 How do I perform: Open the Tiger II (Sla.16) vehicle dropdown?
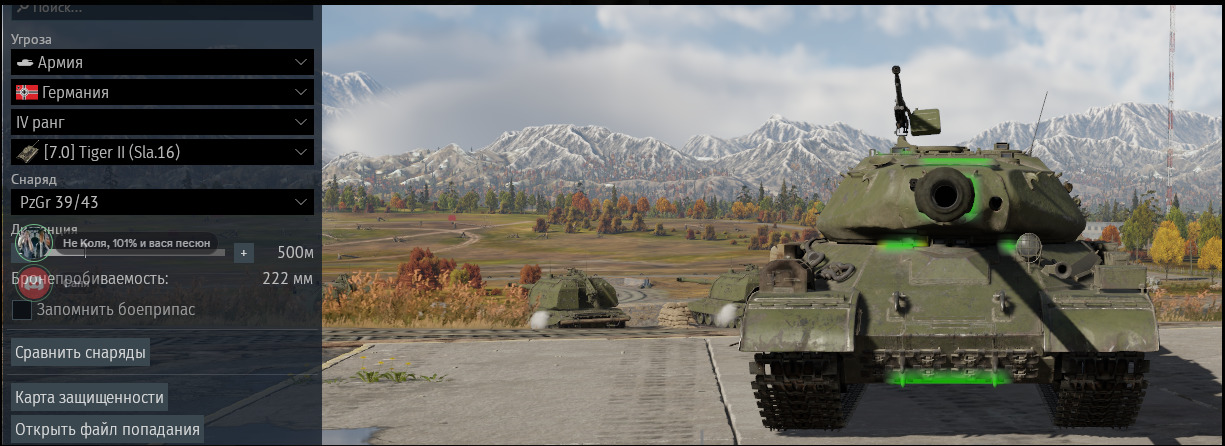point(162,152)
